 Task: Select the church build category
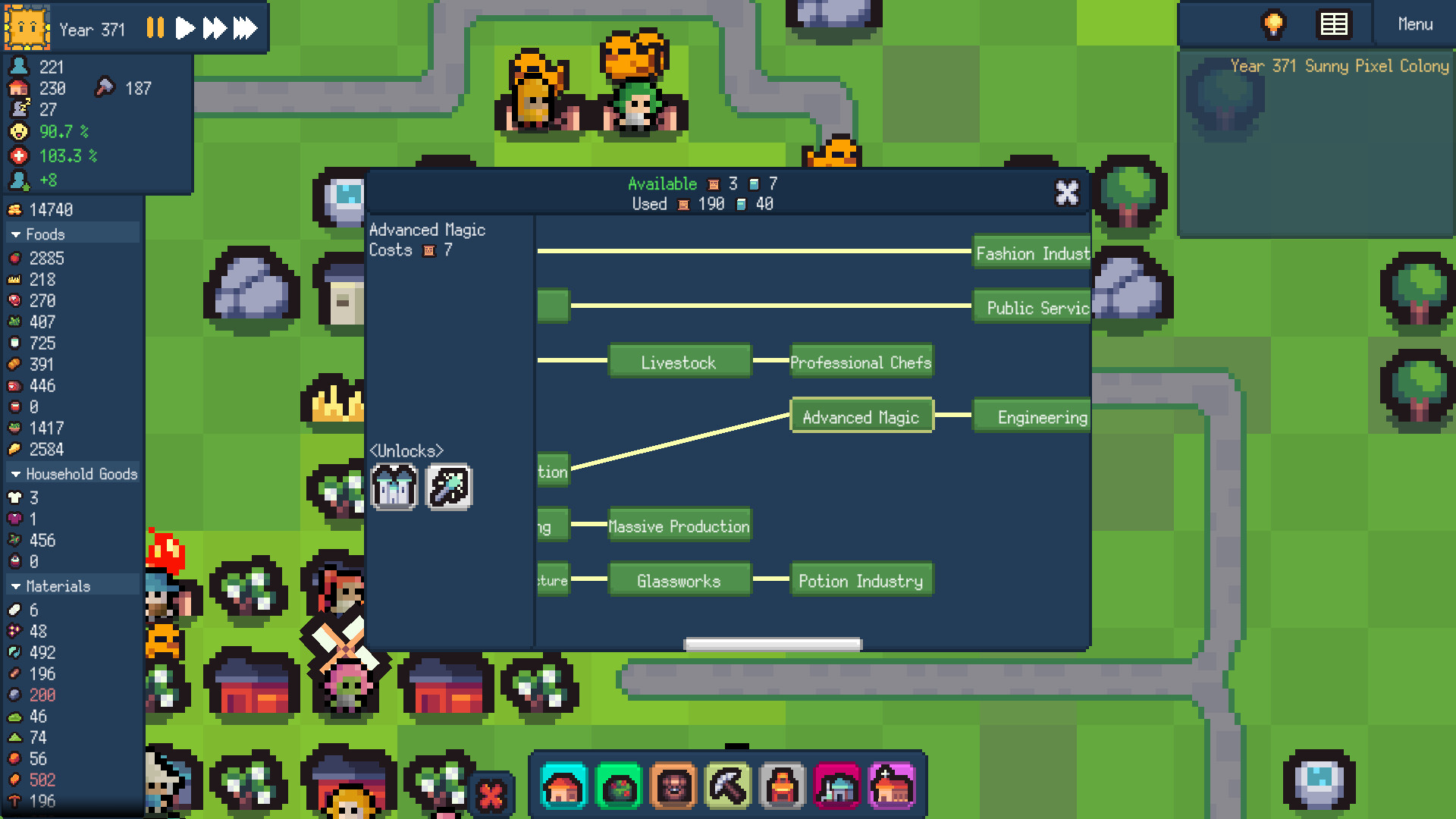point(891,786)
